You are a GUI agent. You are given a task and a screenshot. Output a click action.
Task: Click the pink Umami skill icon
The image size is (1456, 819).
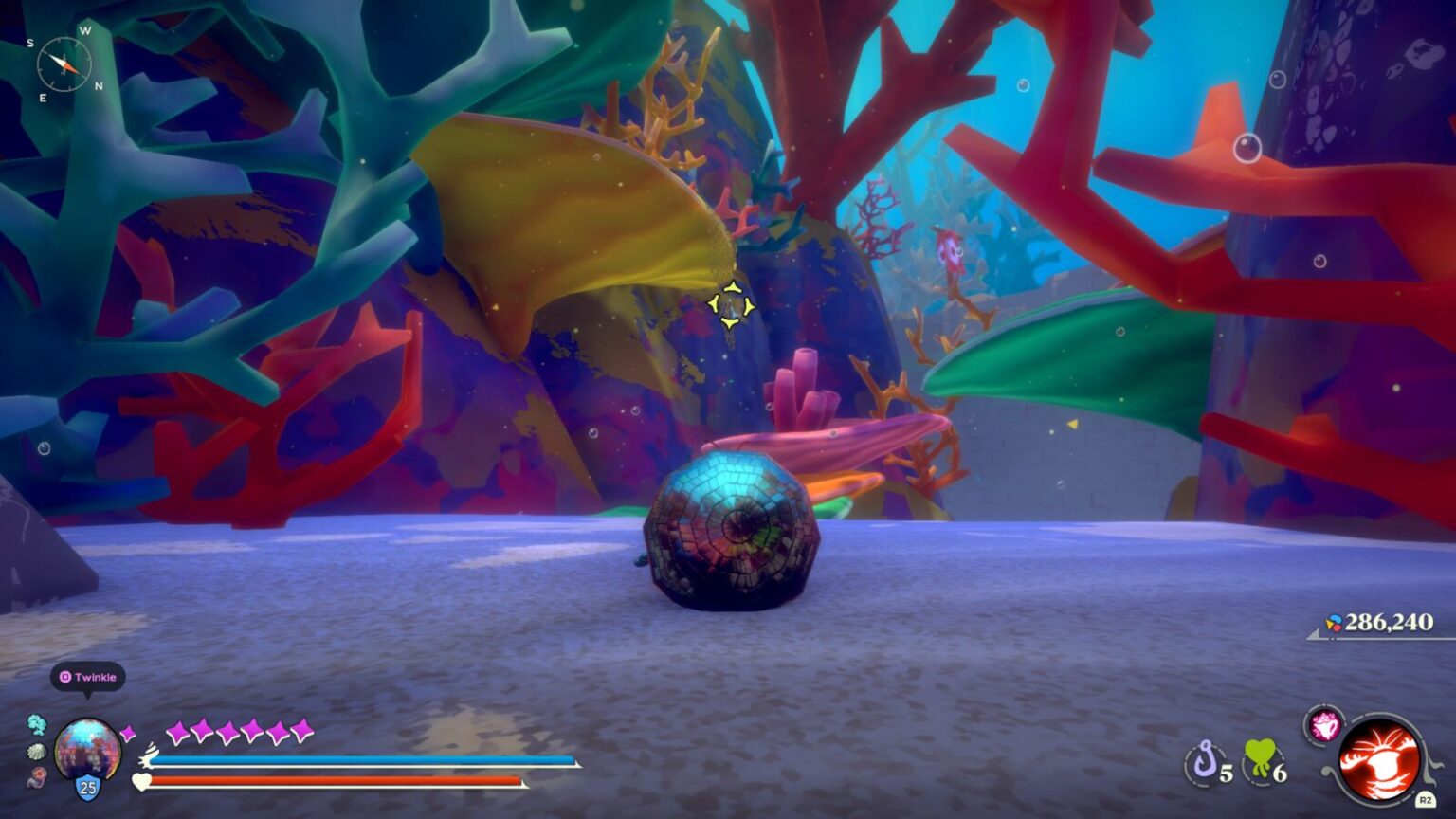click(1325, 725)
